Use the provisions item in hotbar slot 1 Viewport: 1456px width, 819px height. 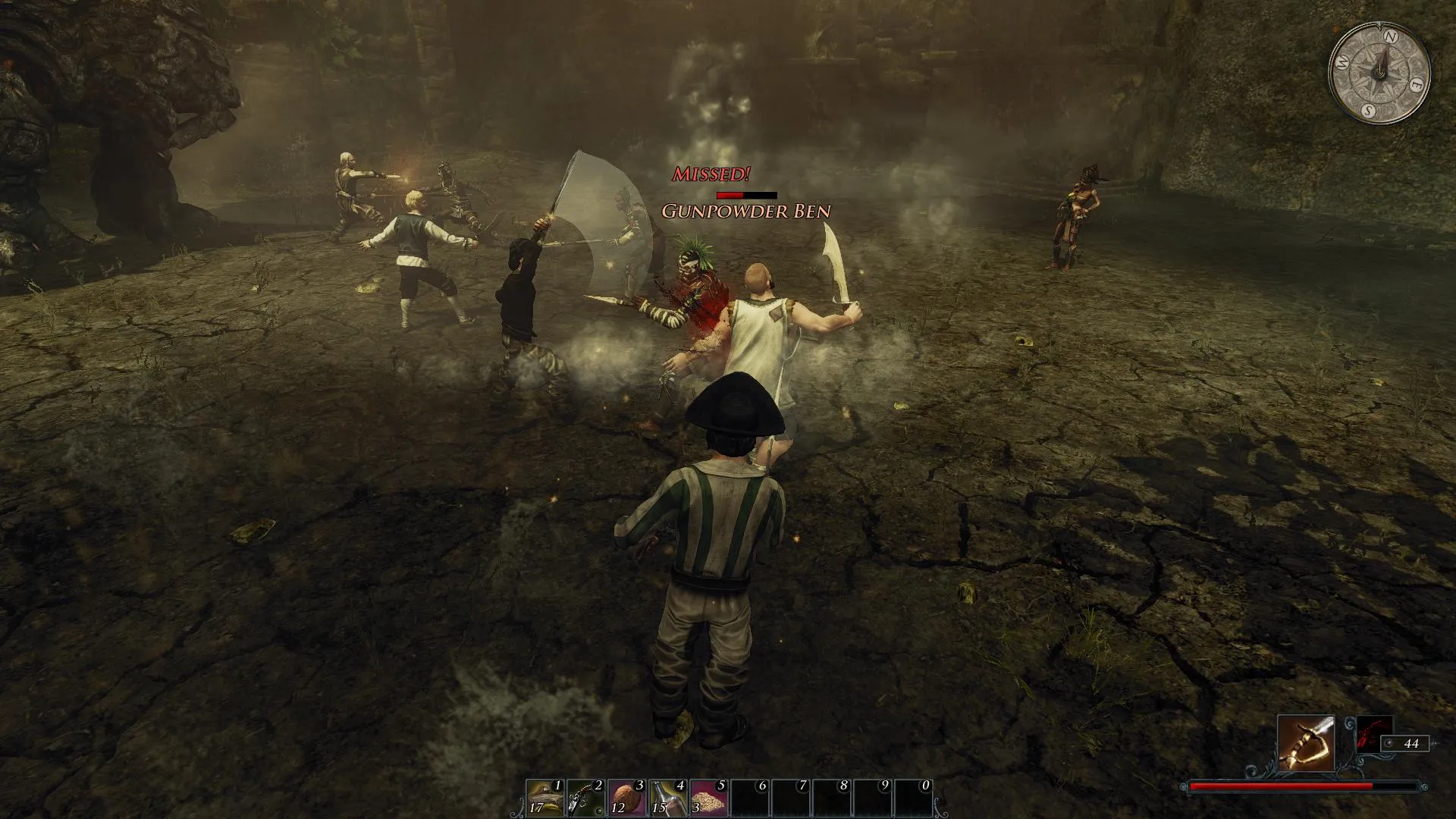(545, 798)
